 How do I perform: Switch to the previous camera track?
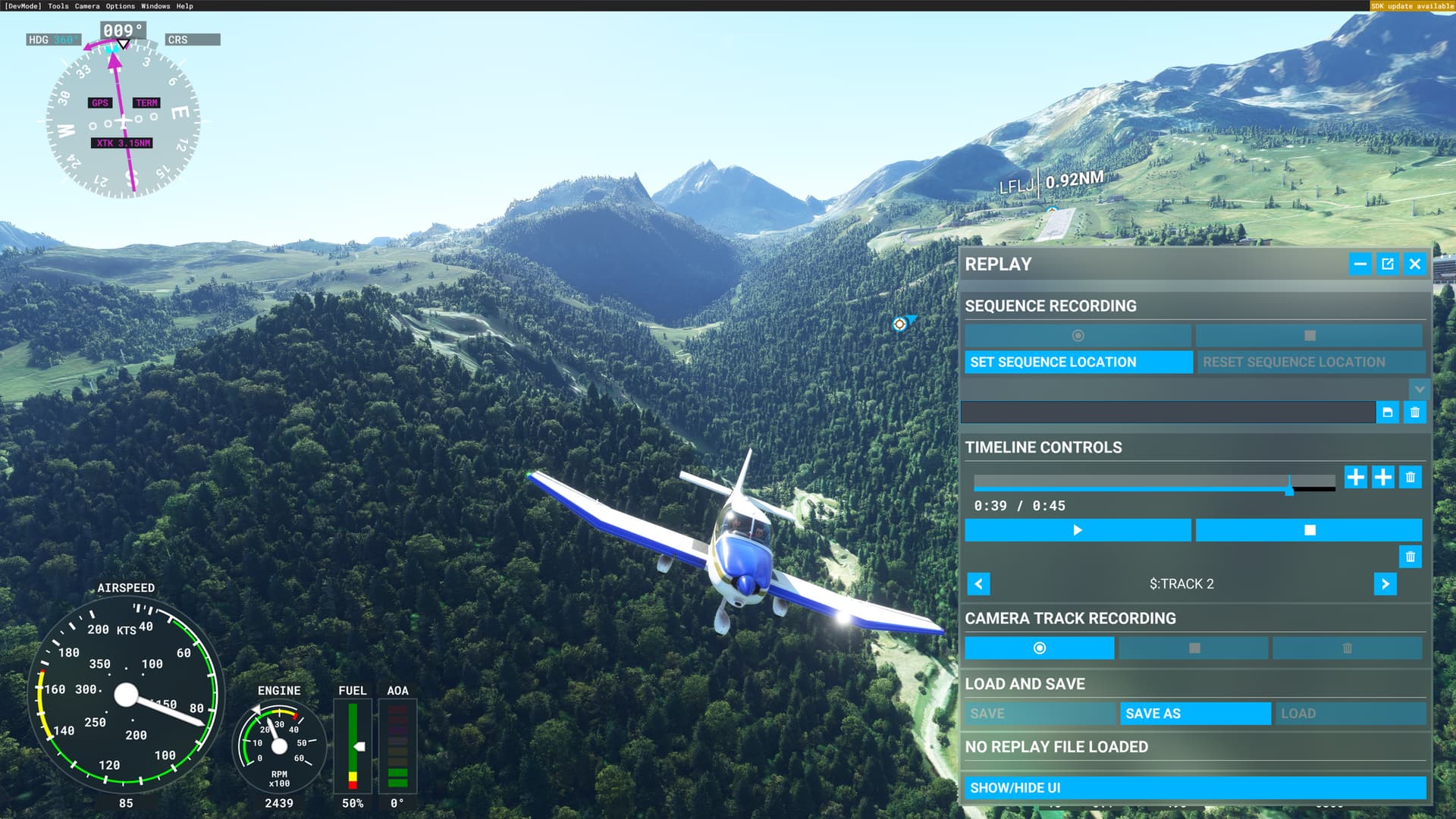(x=978, y=584)
